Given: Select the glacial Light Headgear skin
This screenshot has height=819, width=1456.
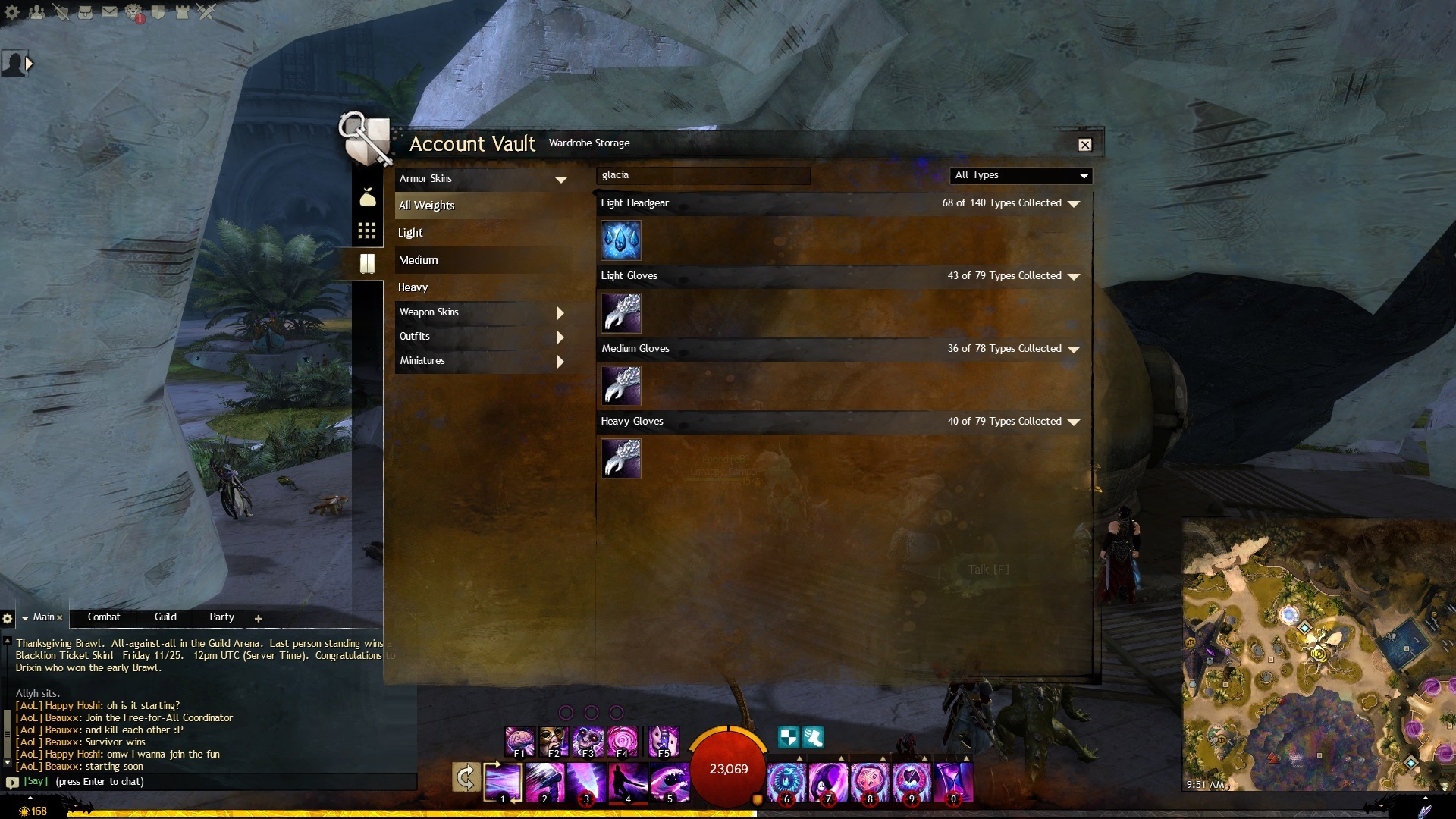Looking at the screenshot, I should click(621, 240).
